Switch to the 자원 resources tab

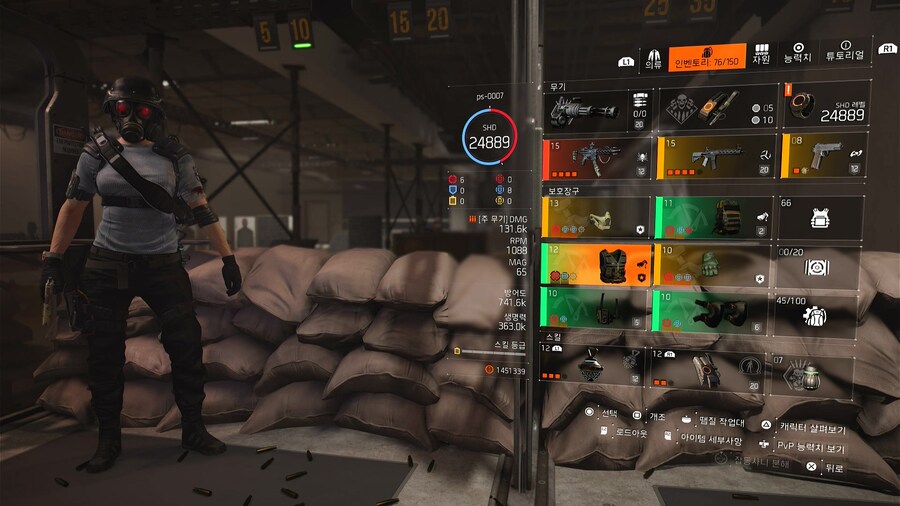click(x=761, y=54)
